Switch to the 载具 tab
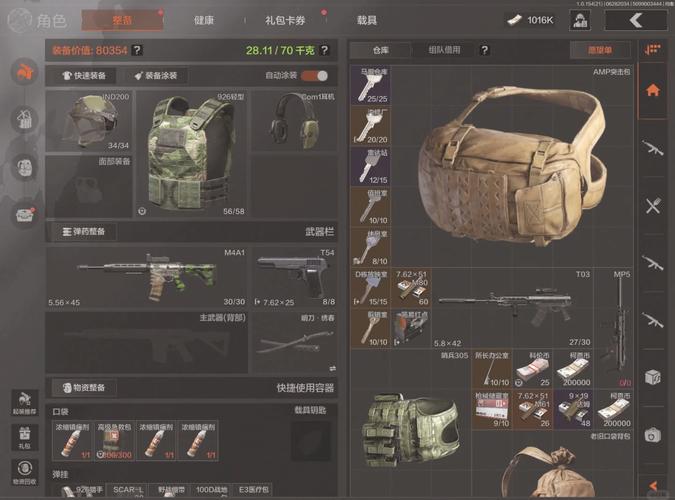The width and height of the screenshot is (675, 500). coord(367,19)
